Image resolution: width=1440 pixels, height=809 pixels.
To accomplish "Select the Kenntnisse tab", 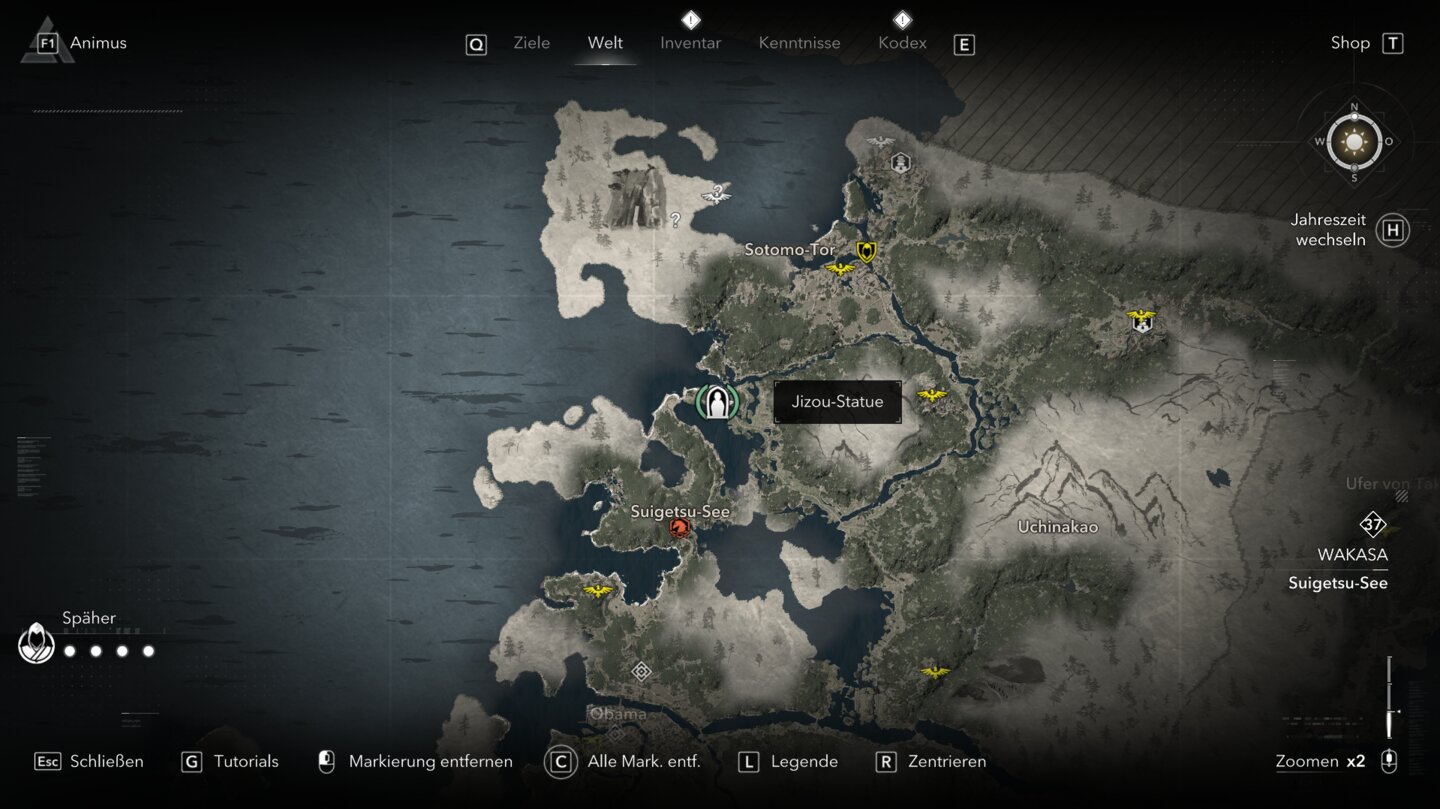I will [799, 43].
